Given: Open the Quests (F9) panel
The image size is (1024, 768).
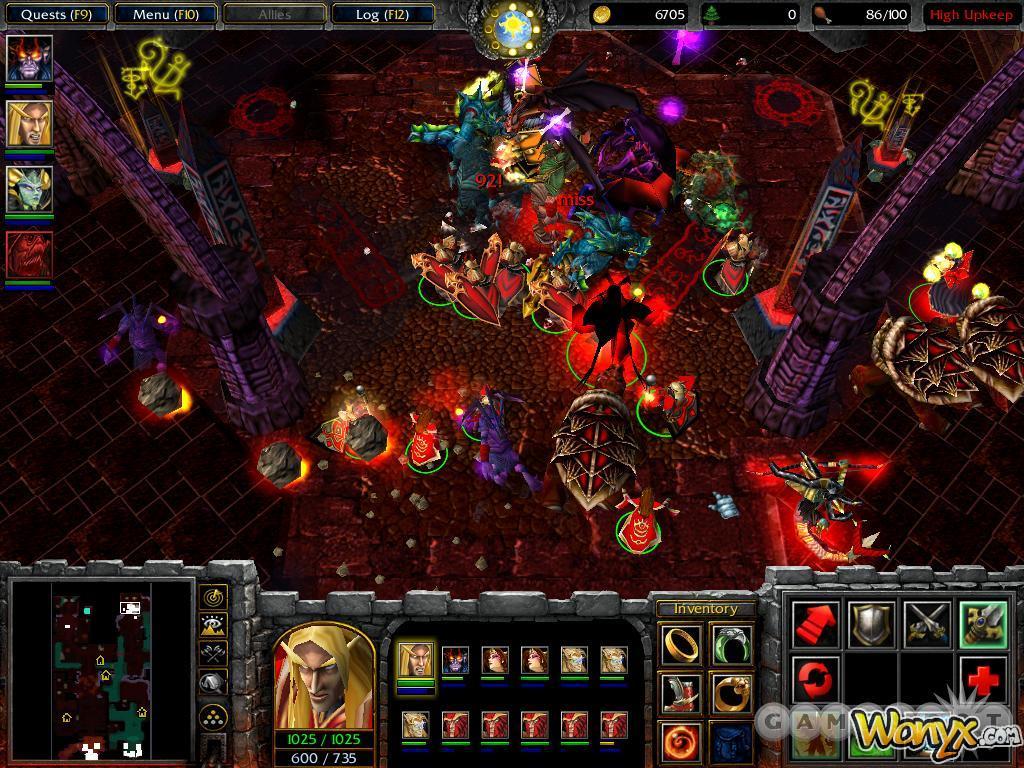Looking at the screenshot, I should coord(55,14).
